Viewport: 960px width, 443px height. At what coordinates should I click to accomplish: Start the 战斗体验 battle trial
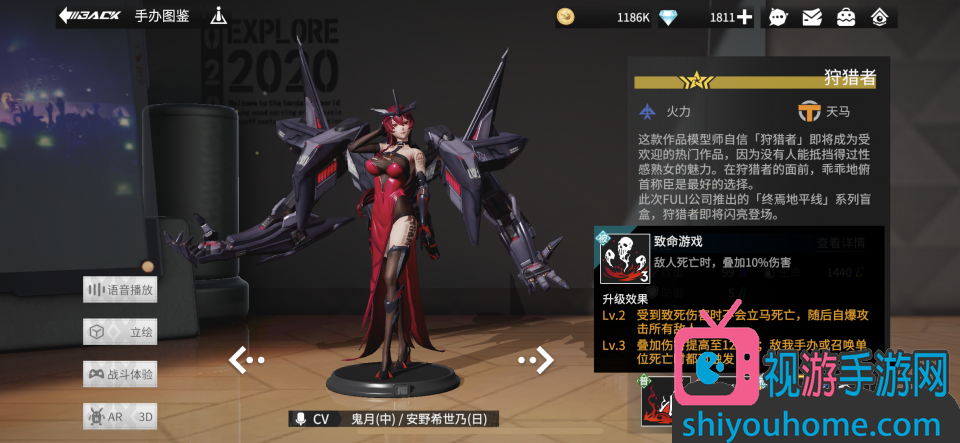click(121, 374)
